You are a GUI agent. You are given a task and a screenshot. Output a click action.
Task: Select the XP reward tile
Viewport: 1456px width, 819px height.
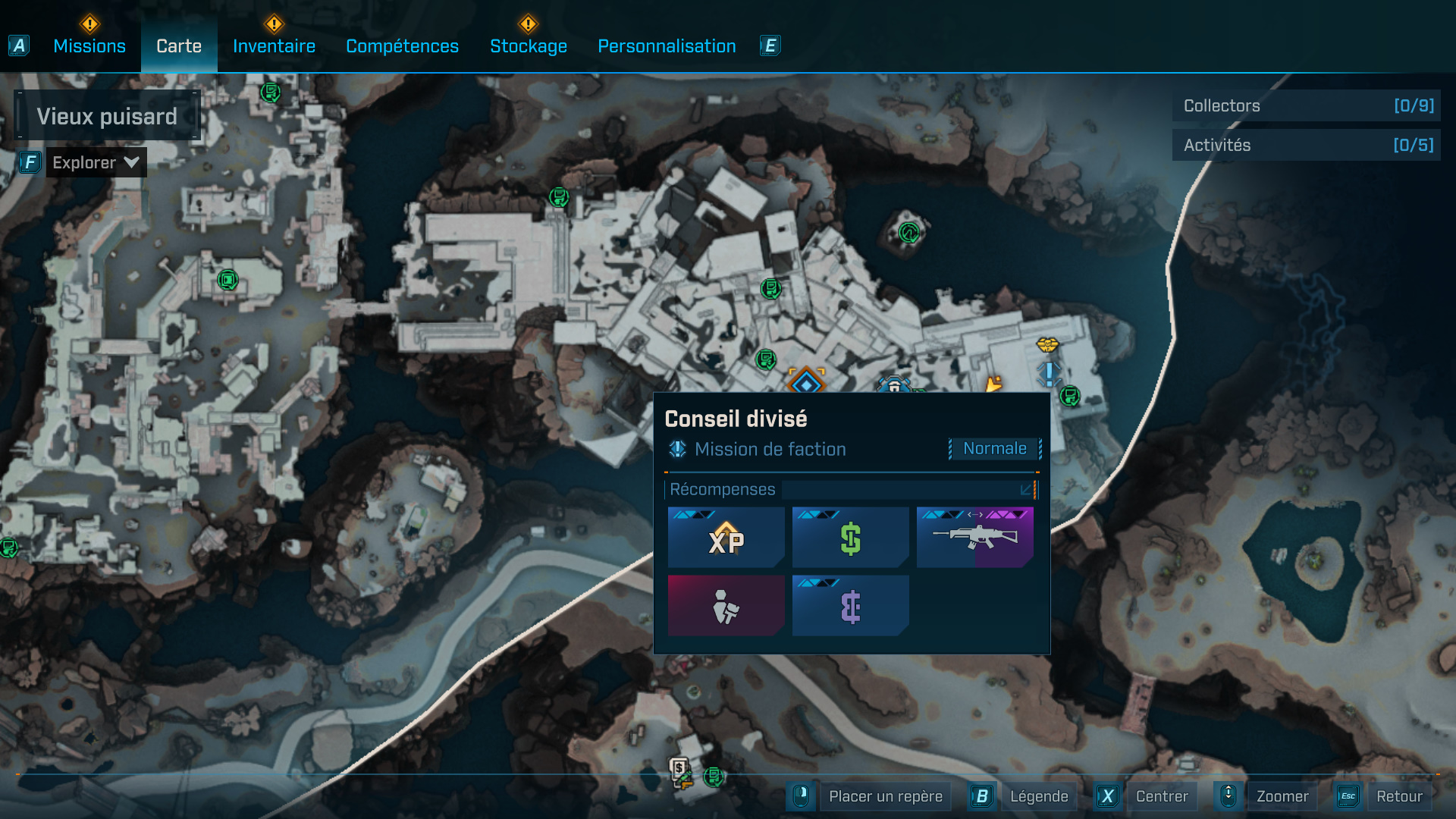point(726,538)
